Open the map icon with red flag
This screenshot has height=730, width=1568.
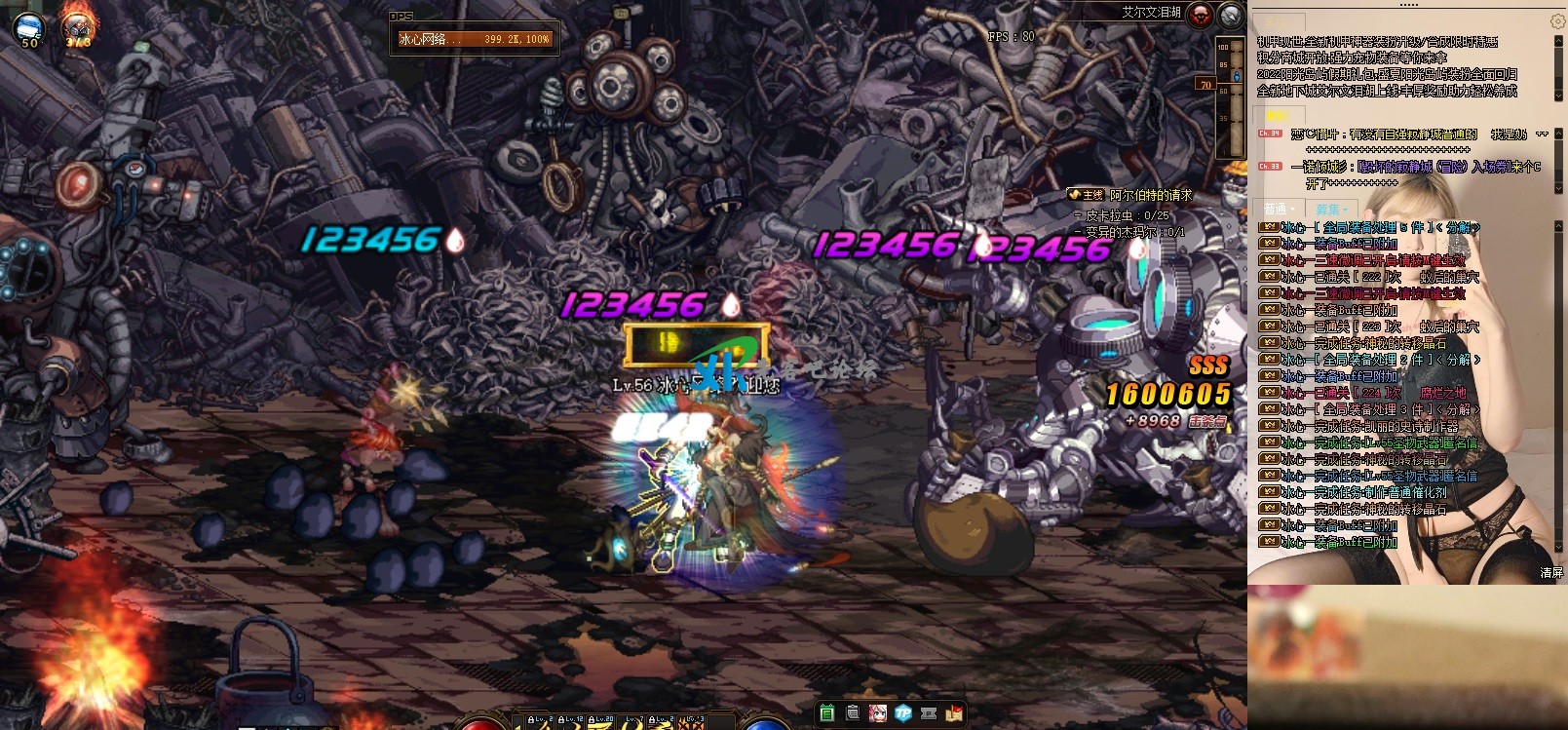(x=954, y=712)
